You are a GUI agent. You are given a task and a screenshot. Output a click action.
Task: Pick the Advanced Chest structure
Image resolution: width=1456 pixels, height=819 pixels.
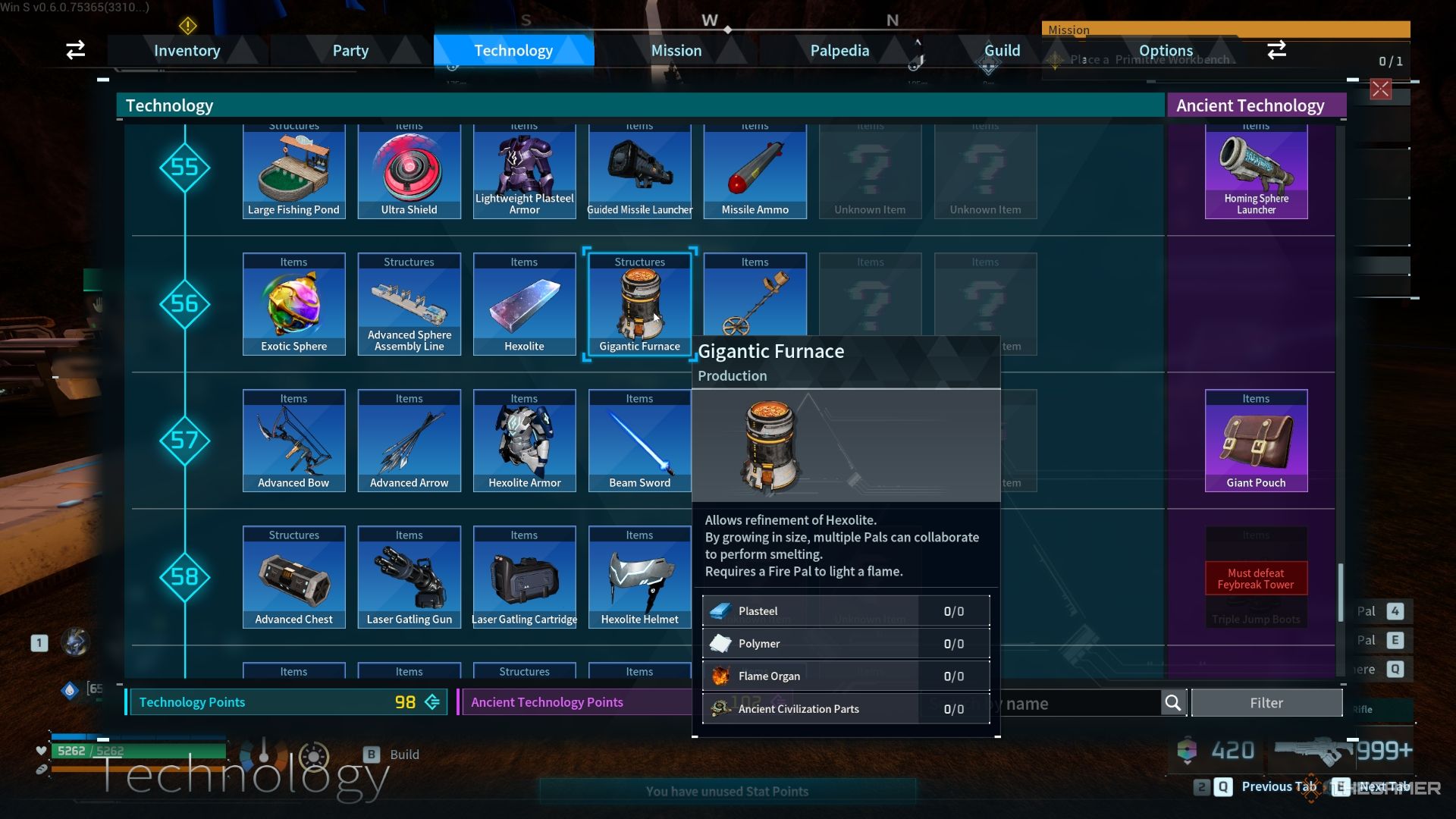tap(293, 577)
